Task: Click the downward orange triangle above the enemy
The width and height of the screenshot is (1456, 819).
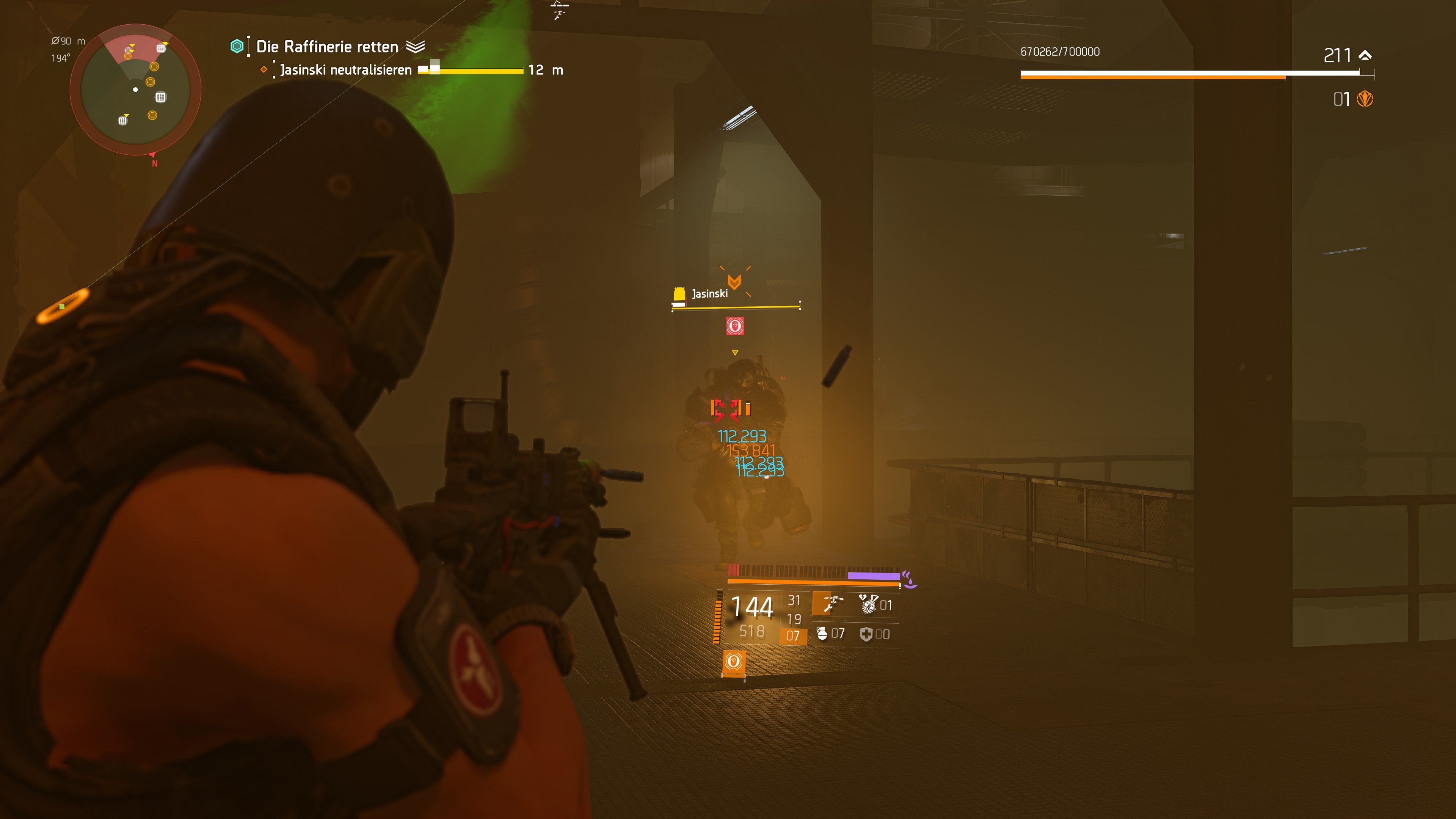Action: coord(735,353)
